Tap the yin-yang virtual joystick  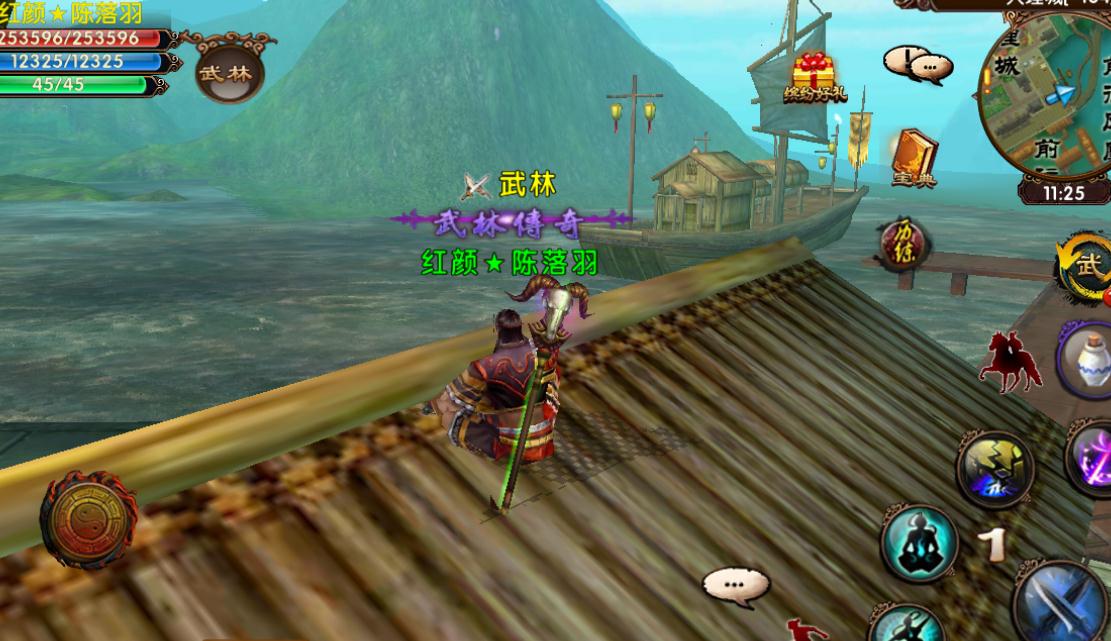click(x=88, y=520)
